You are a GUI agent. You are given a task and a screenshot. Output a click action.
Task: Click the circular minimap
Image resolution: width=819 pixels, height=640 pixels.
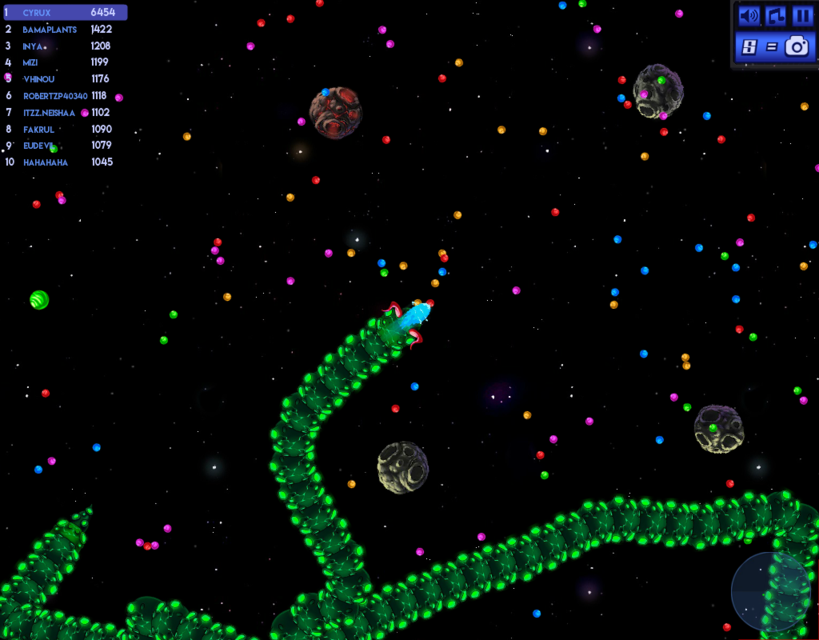(772, 592)
